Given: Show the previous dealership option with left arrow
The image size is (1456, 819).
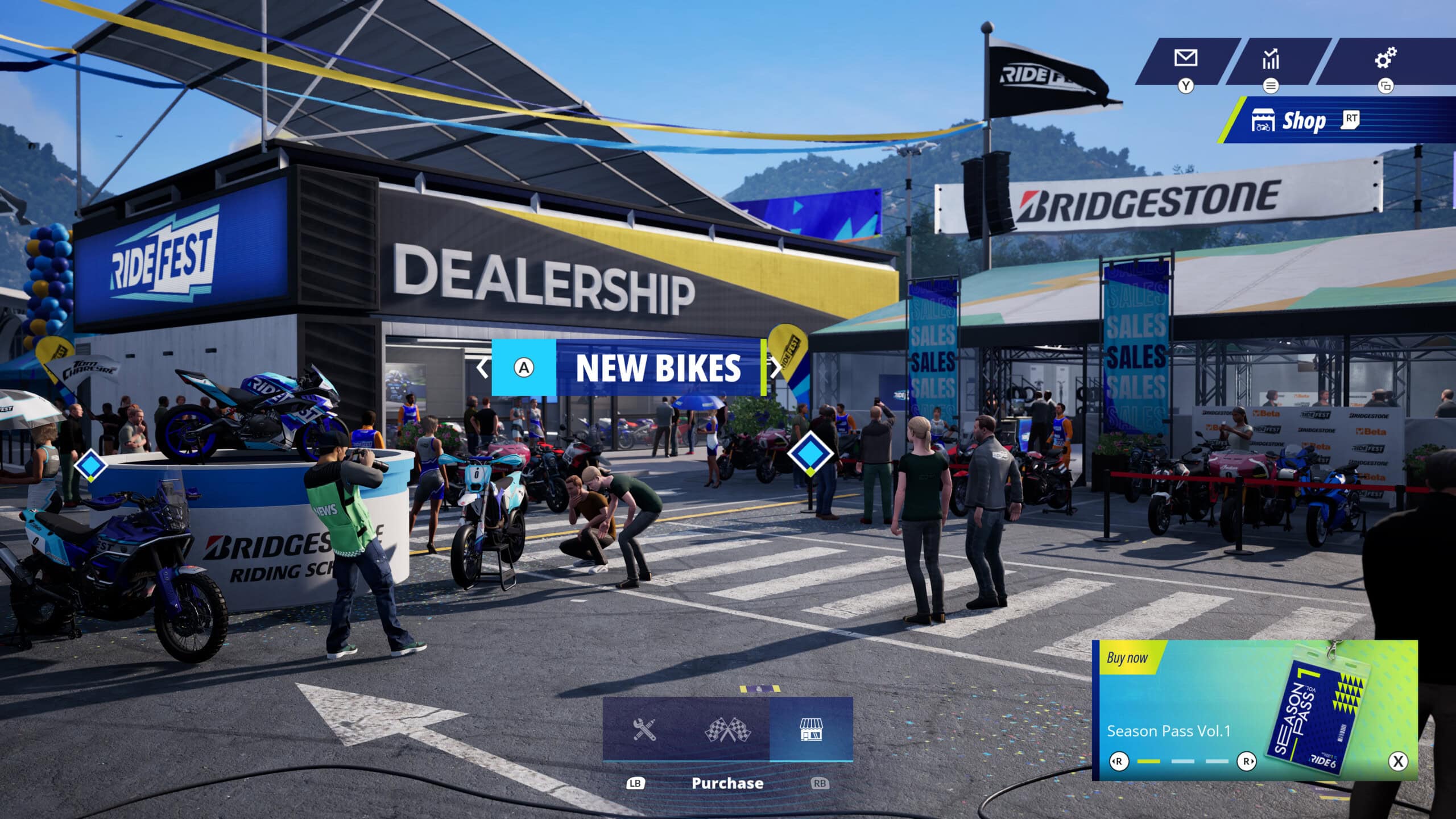Looking at the screenshot, I should click(482, 367).
